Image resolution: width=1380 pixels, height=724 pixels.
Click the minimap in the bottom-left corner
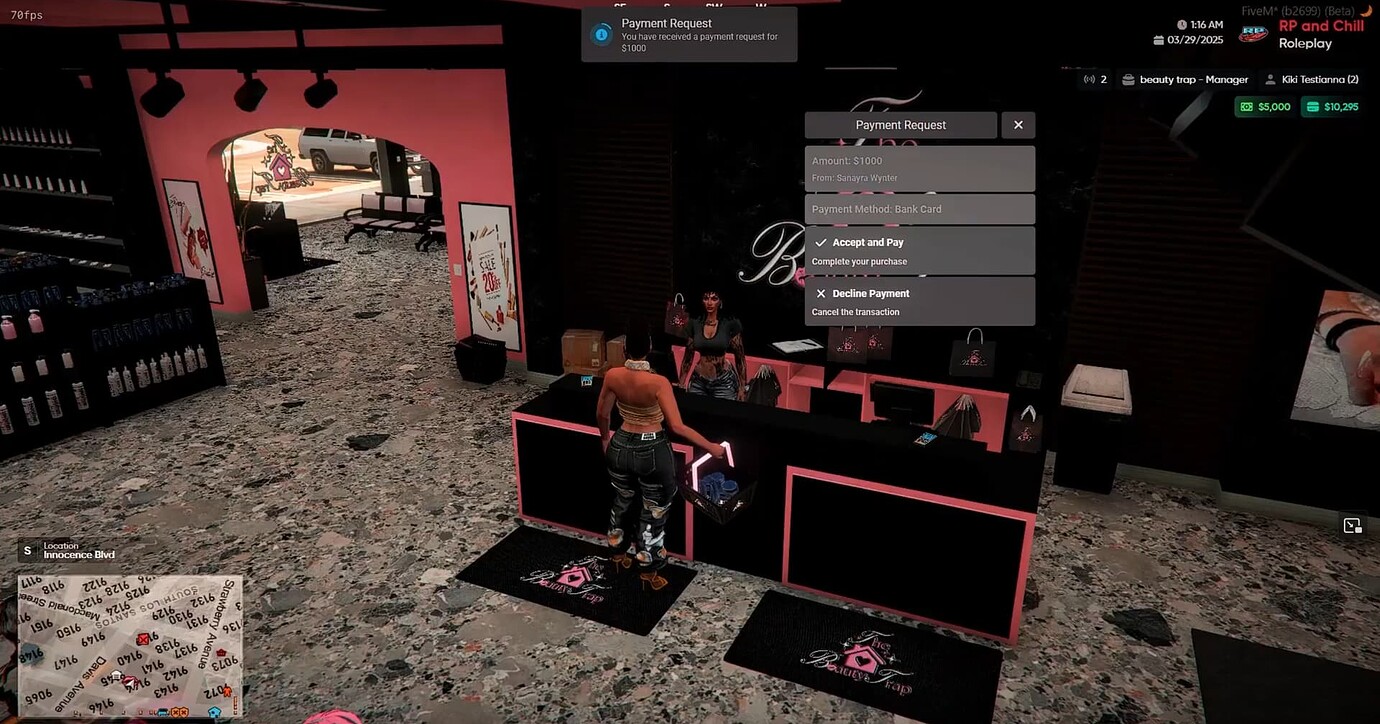(130, 645)
